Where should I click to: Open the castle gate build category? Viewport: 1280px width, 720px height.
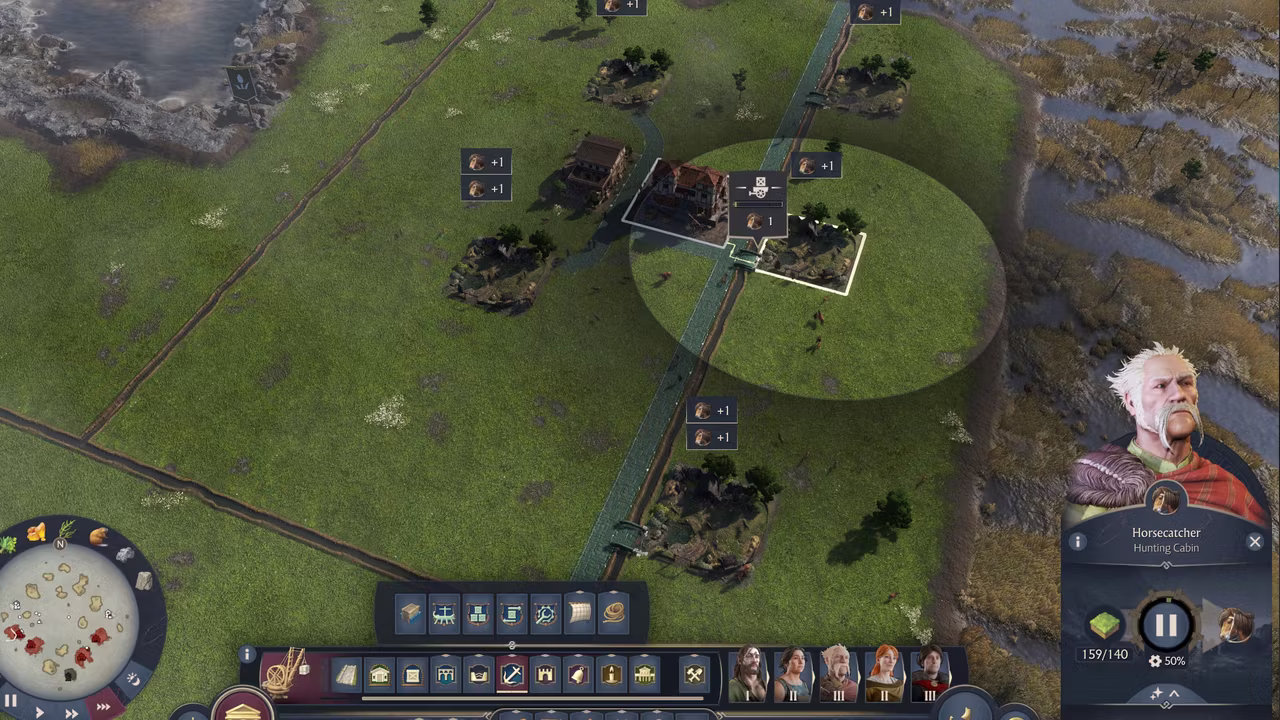pyautogui.click(x=545, y=675)
